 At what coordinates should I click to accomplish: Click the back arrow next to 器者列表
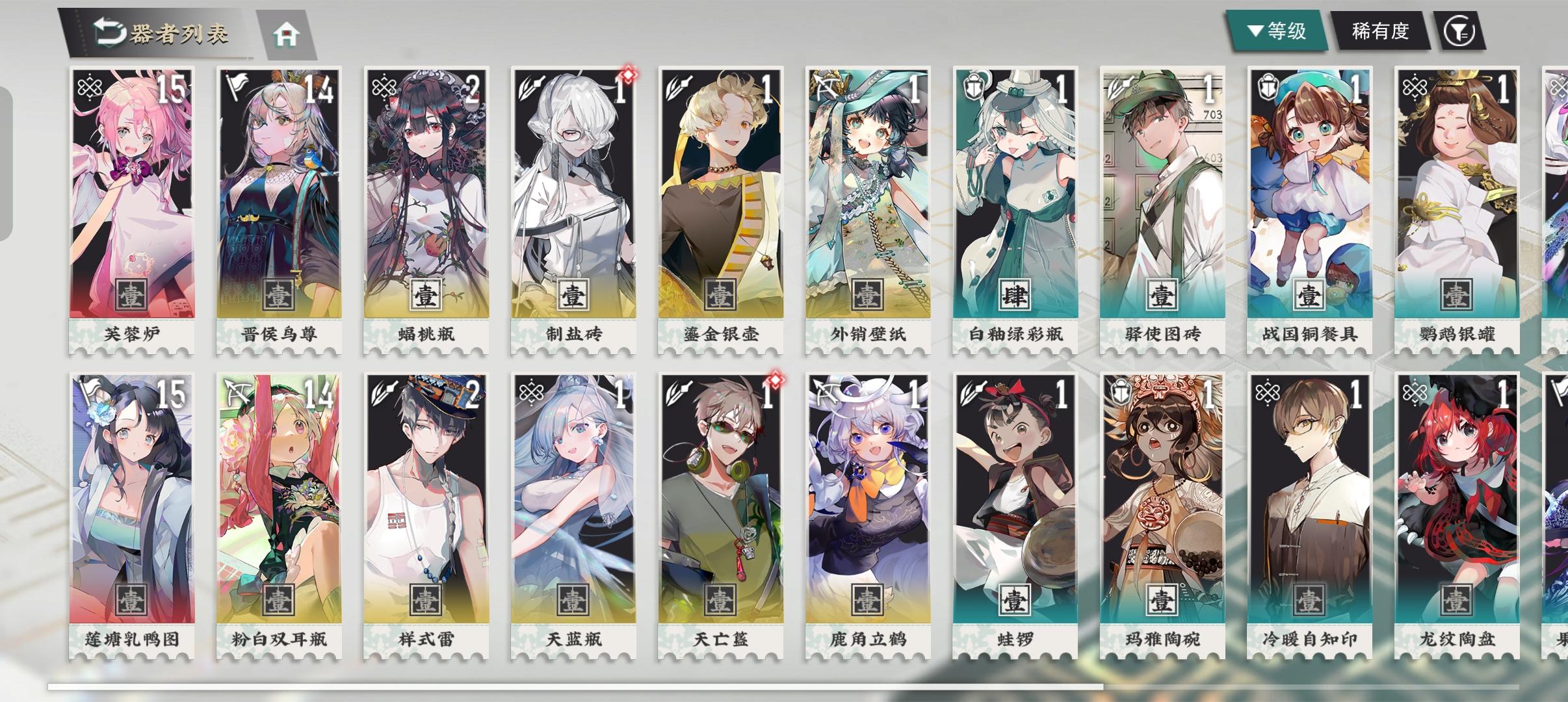(x=109, y=31)
